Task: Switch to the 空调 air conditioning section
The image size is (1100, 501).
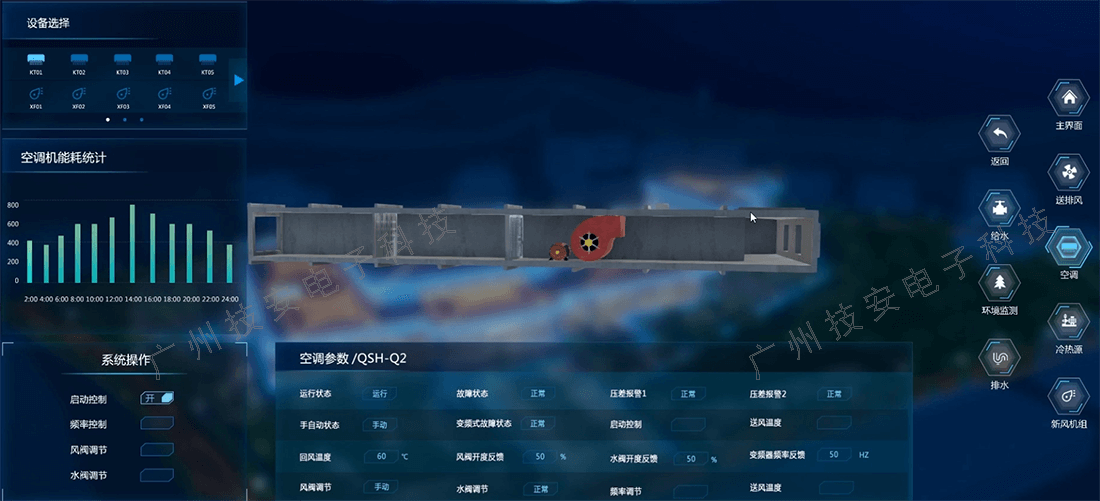Action: pos(1069,247)
